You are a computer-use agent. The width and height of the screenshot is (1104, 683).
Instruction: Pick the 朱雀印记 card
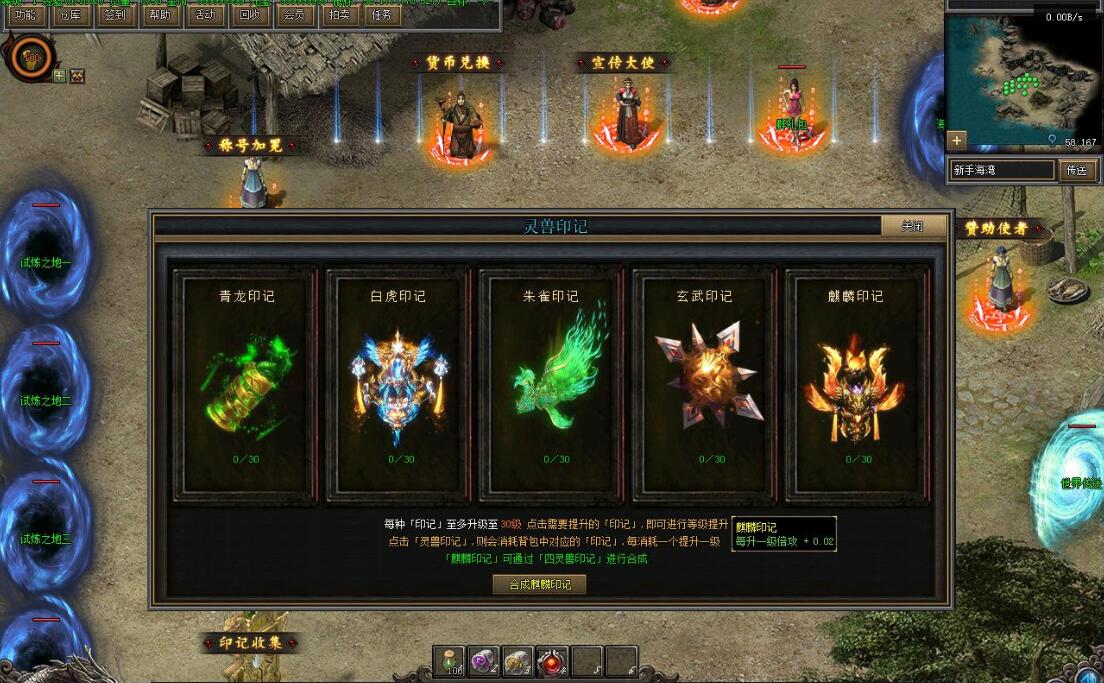click(x=551, y=383)
